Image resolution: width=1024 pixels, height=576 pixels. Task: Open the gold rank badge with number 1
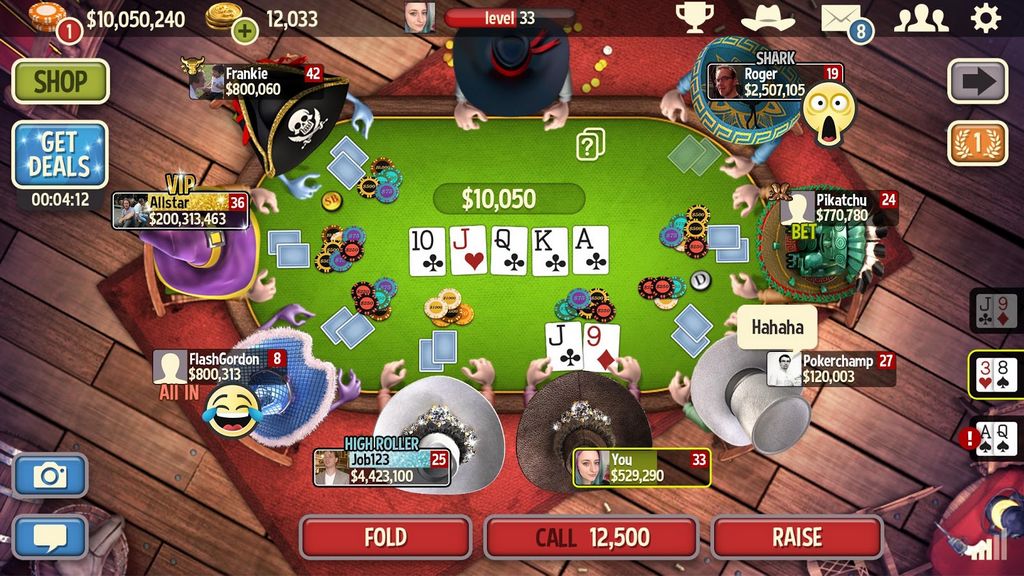[977, 143]
